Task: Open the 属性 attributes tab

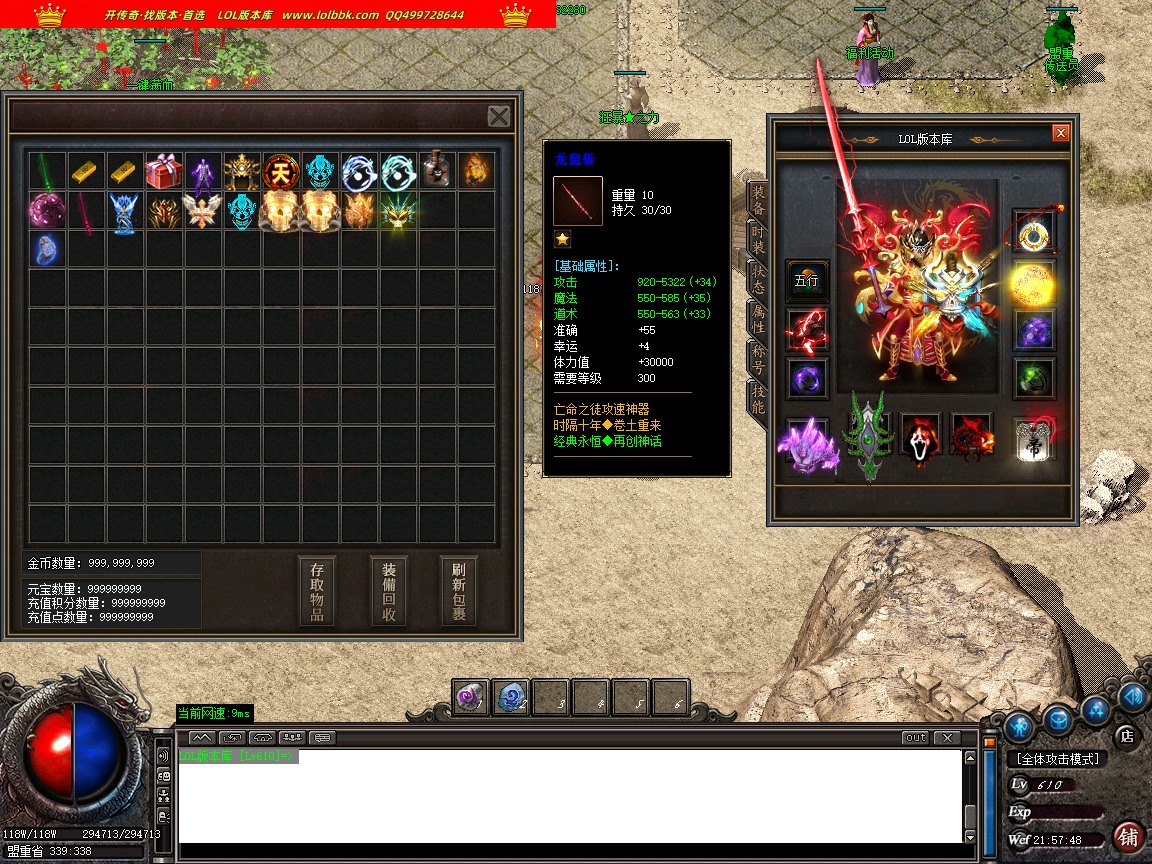Action: 759,319
